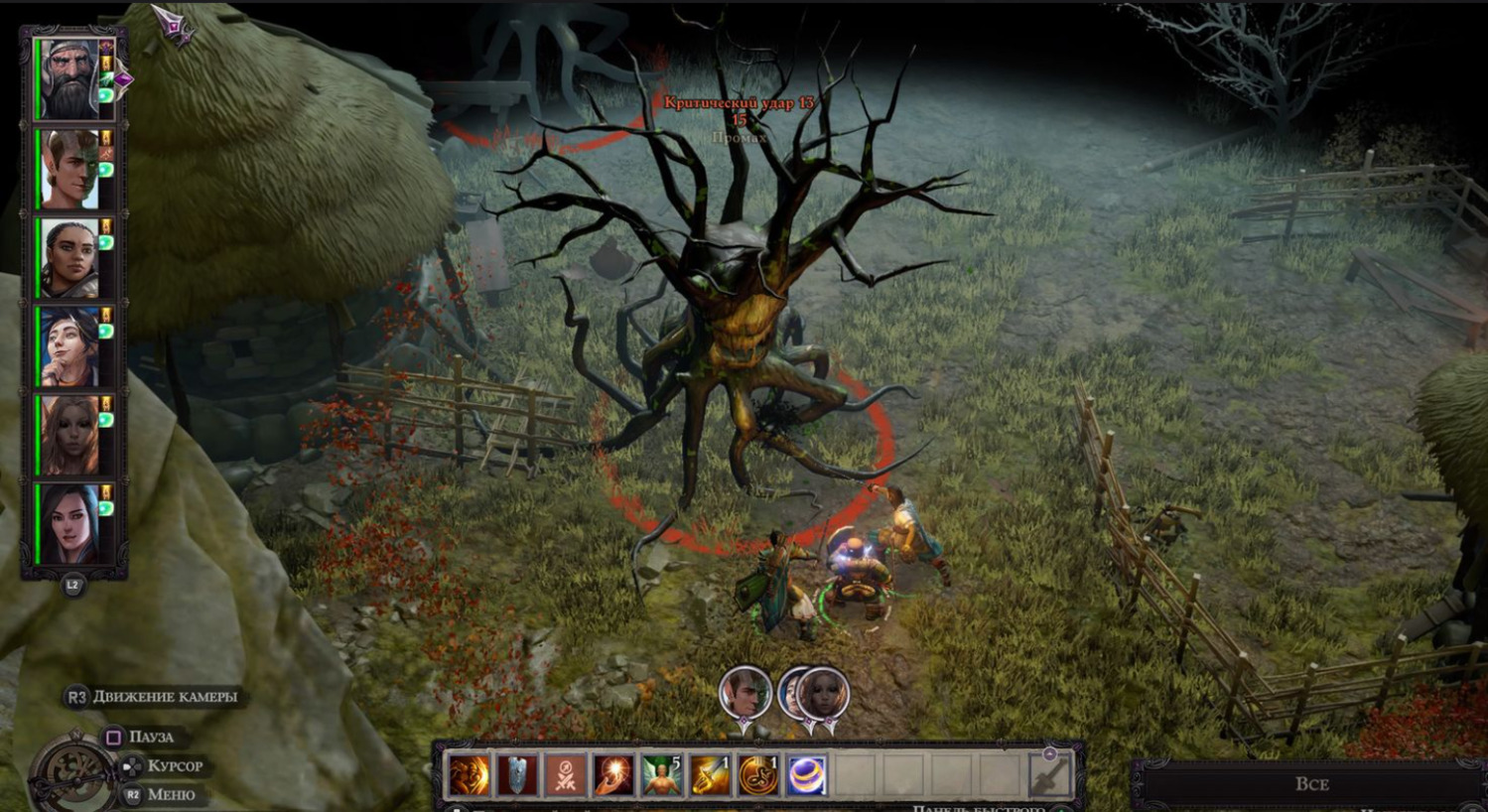Select the black-haired woman party portrait
1488x812 pixels.
[68, 524]
